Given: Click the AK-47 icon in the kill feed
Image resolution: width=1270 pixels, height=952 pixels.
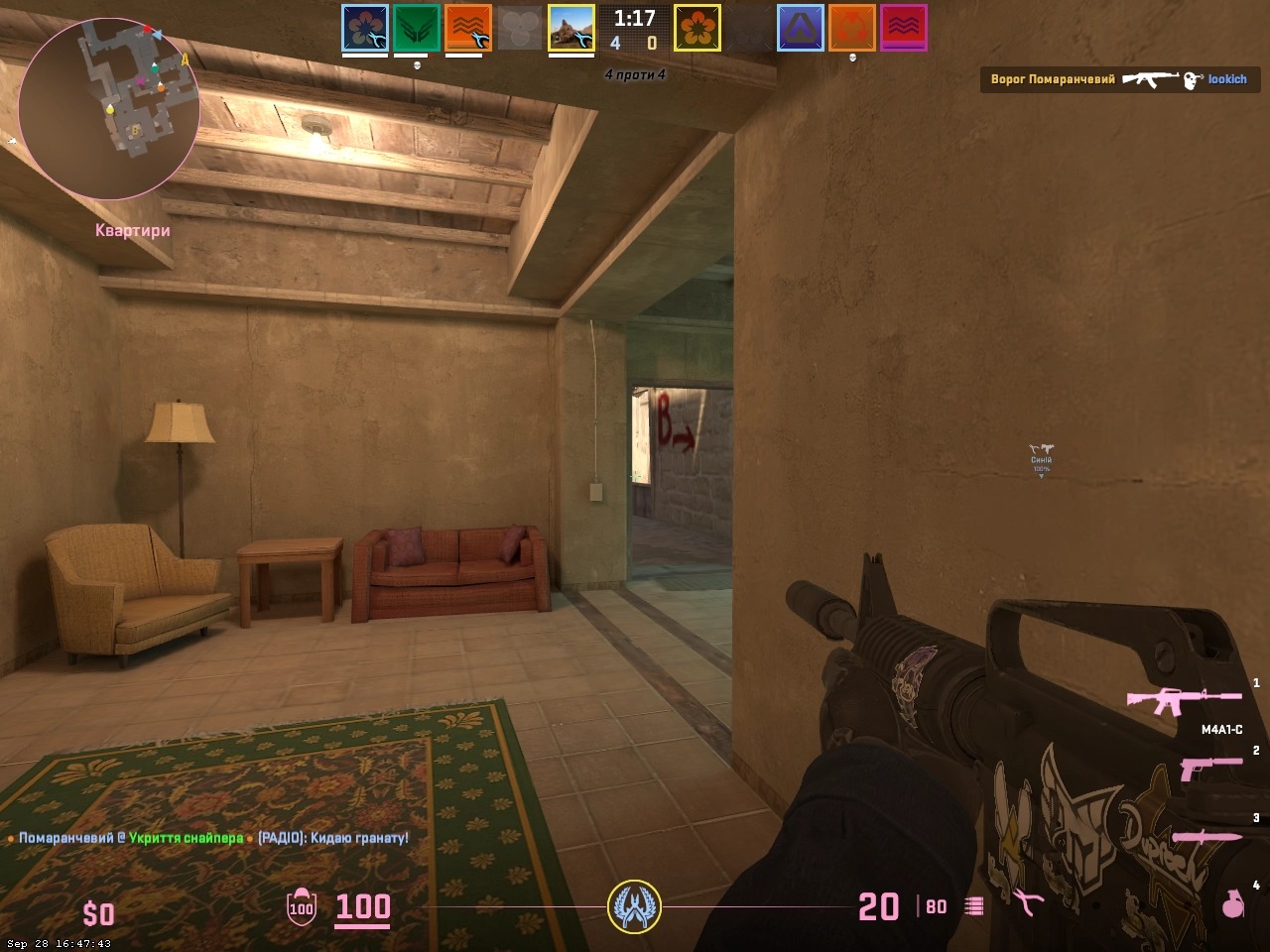Looking at the screenshot, I should (x=1149, y=79).
